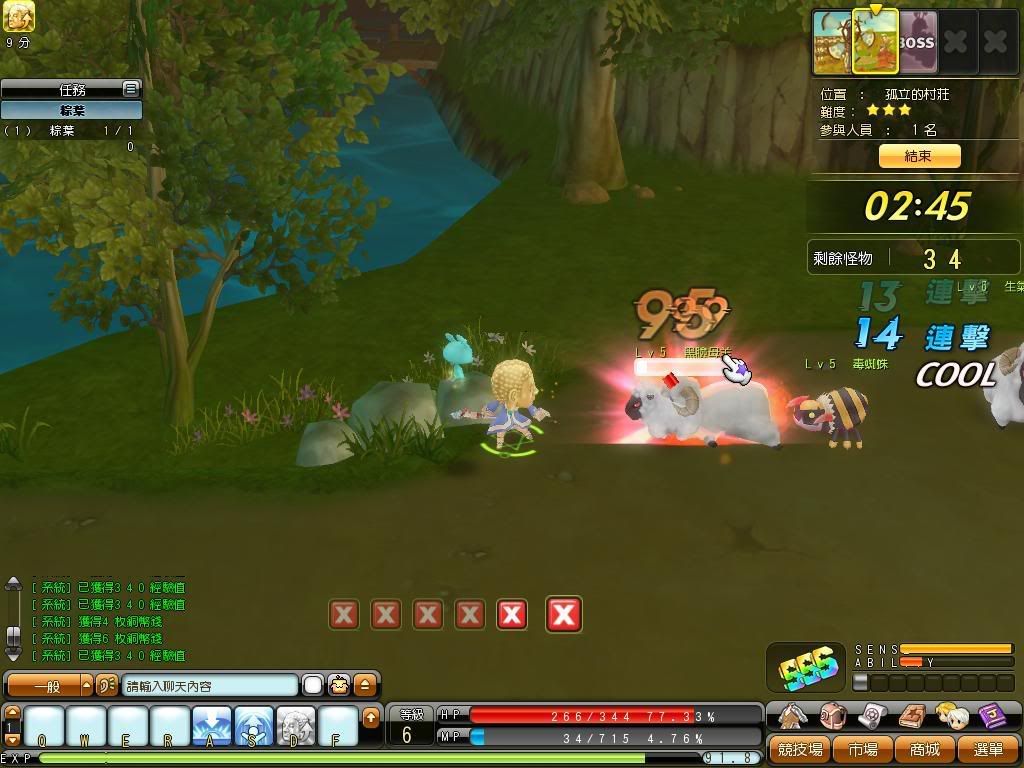The width and height of the screenshot is (1024, 768).
Task: Click the chat input field
Action: tap(210, 686)
